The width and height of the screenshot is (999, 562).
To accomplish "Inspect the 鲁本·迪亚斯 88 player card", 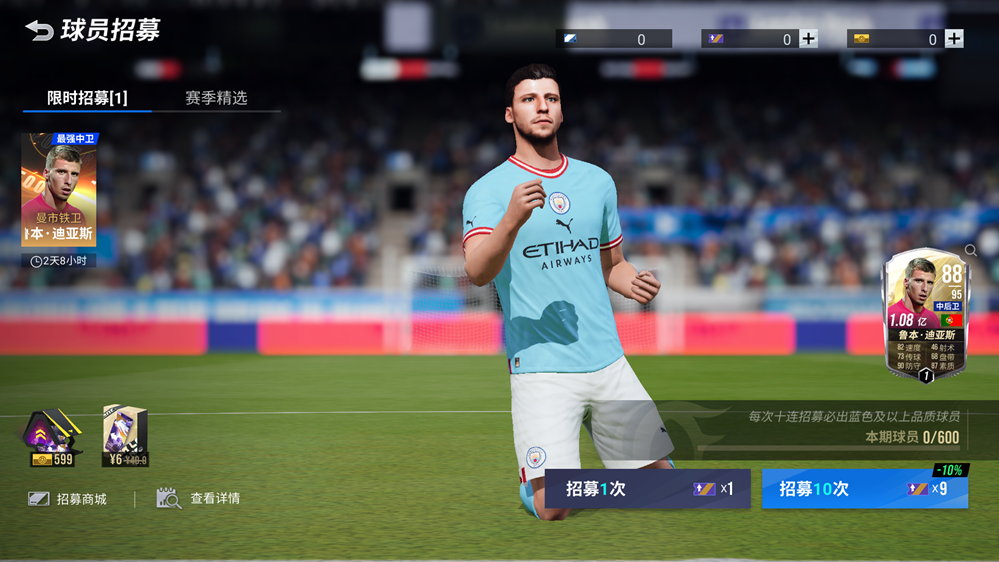I will click(926, 315).
